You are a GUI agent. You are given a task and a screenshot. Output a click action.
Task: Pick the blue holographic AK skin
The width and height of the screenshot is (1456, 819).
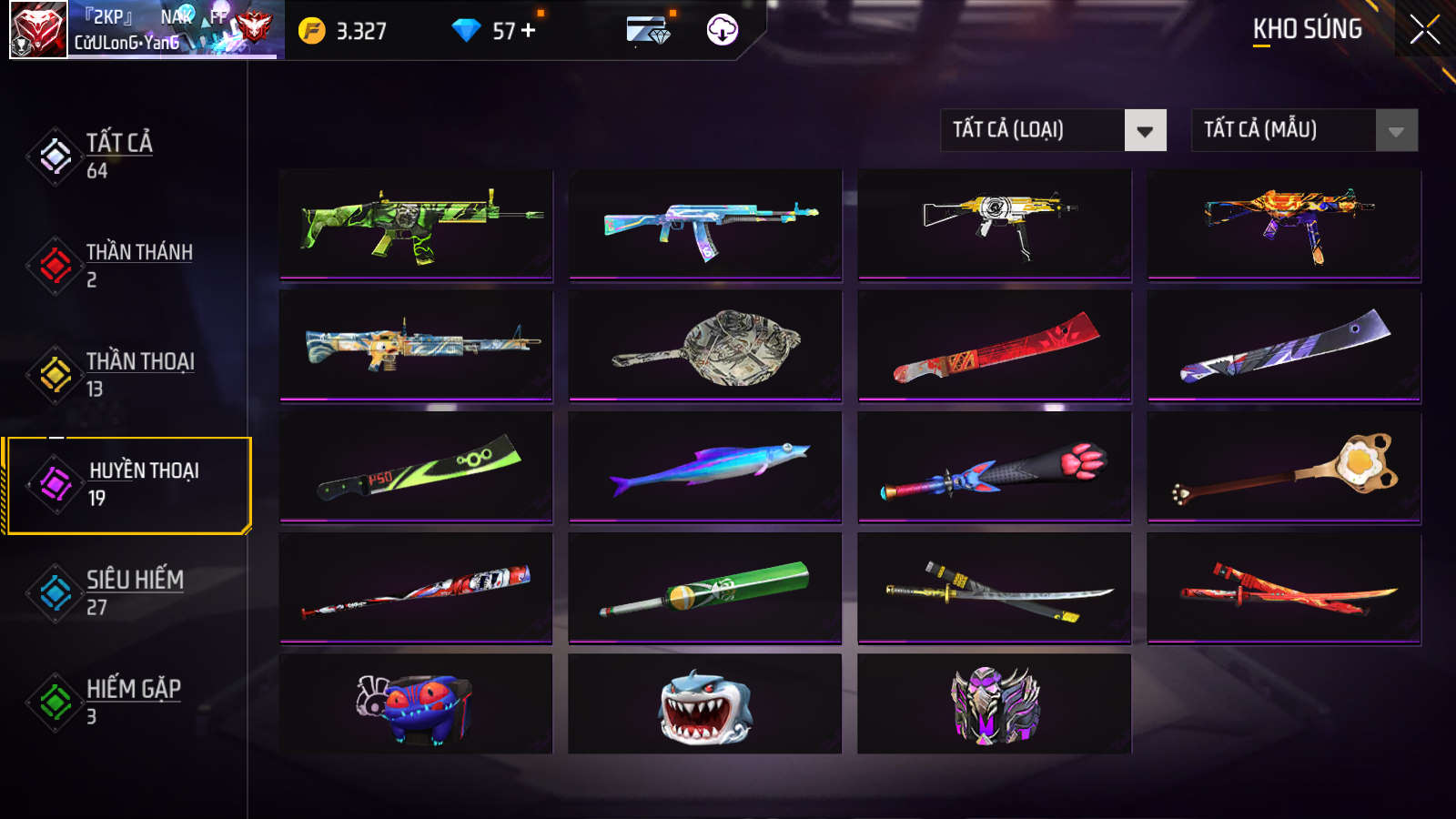pyautogui.click(x=705, y=224)
